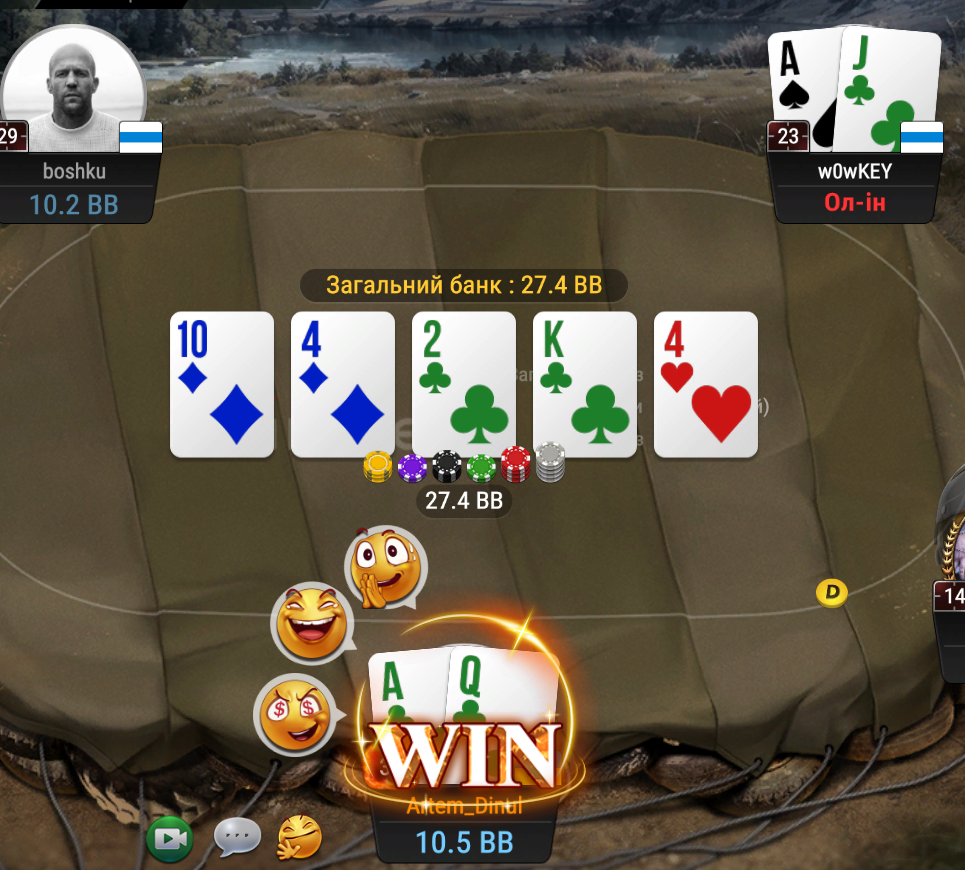Open the green video camera replay icon
965x870 pixels.
point(170,838)
